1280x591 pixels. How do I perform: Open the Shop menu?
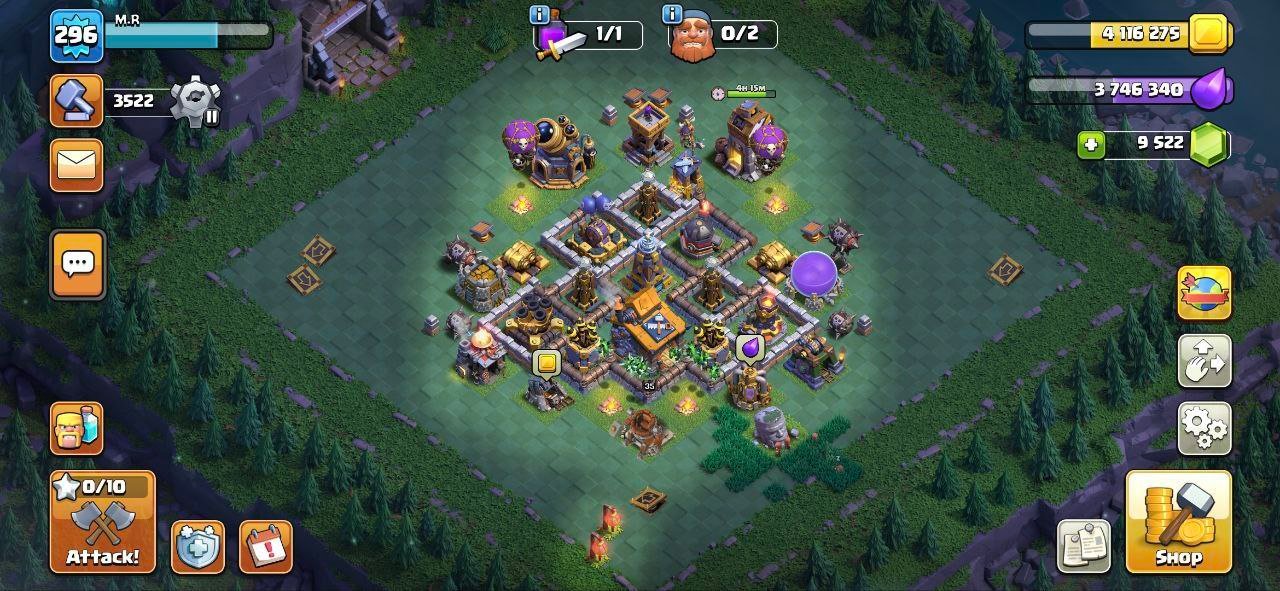tap(1178, 522)
